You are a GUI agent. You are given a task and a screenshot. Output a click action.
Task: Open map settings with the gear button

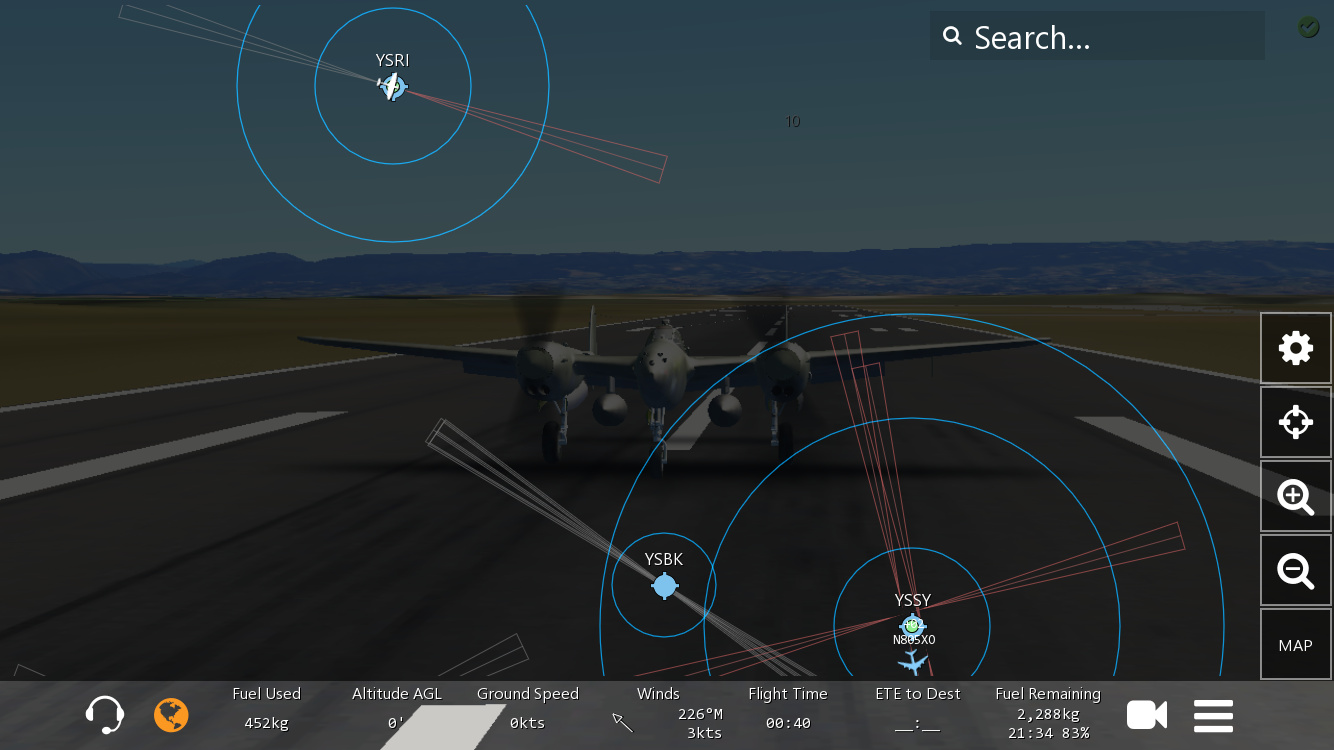tap(1295, 348)
